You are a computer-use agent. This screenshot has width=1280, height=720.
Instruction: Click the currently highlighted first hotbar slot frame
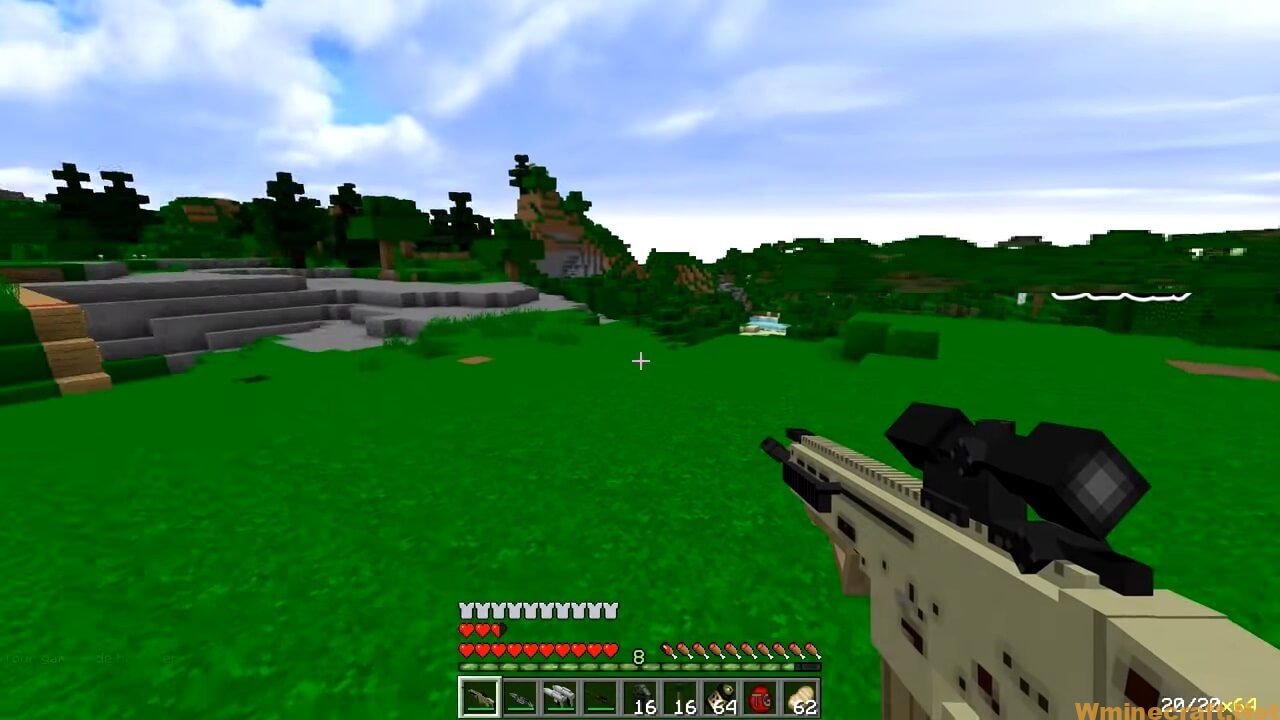point(480,697)
